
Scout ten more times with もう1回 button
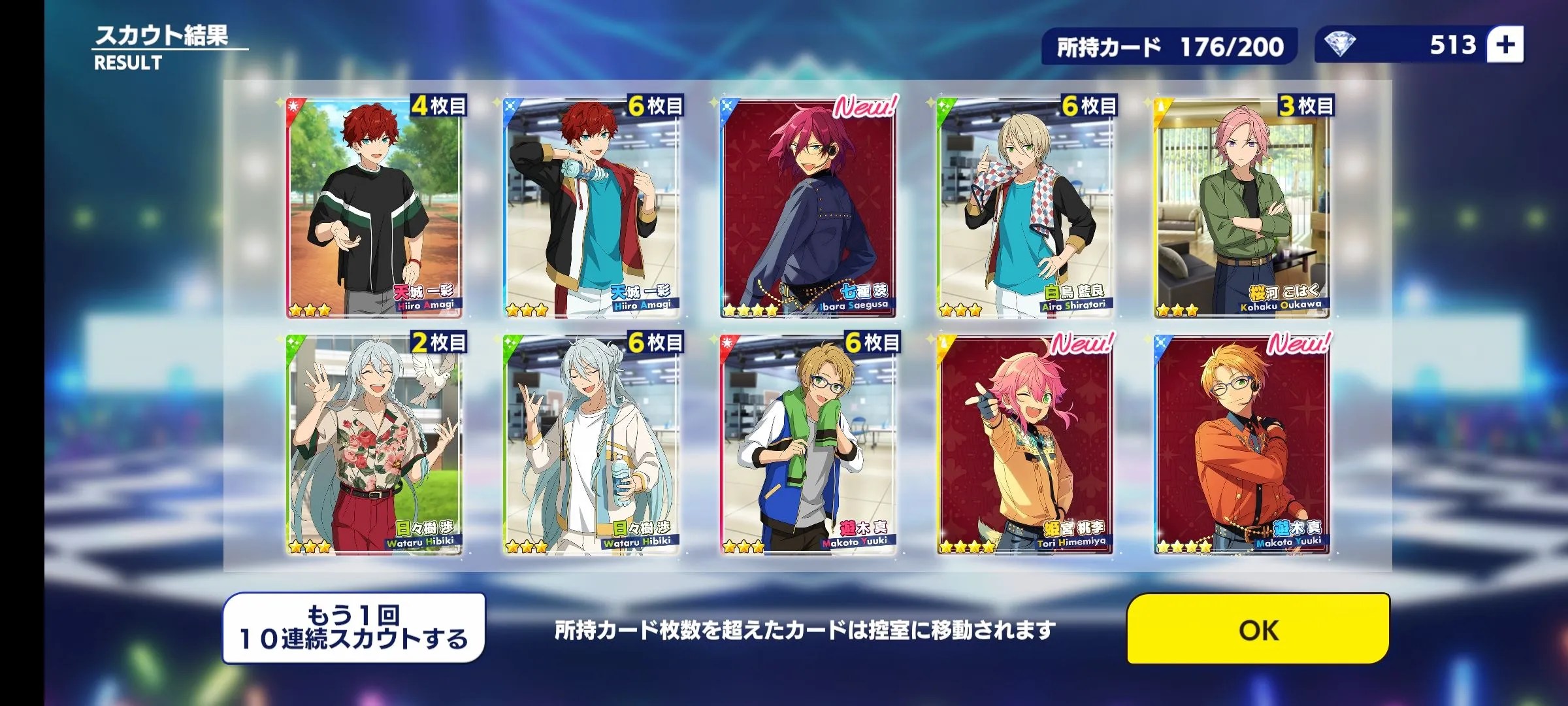pos(353,628)
